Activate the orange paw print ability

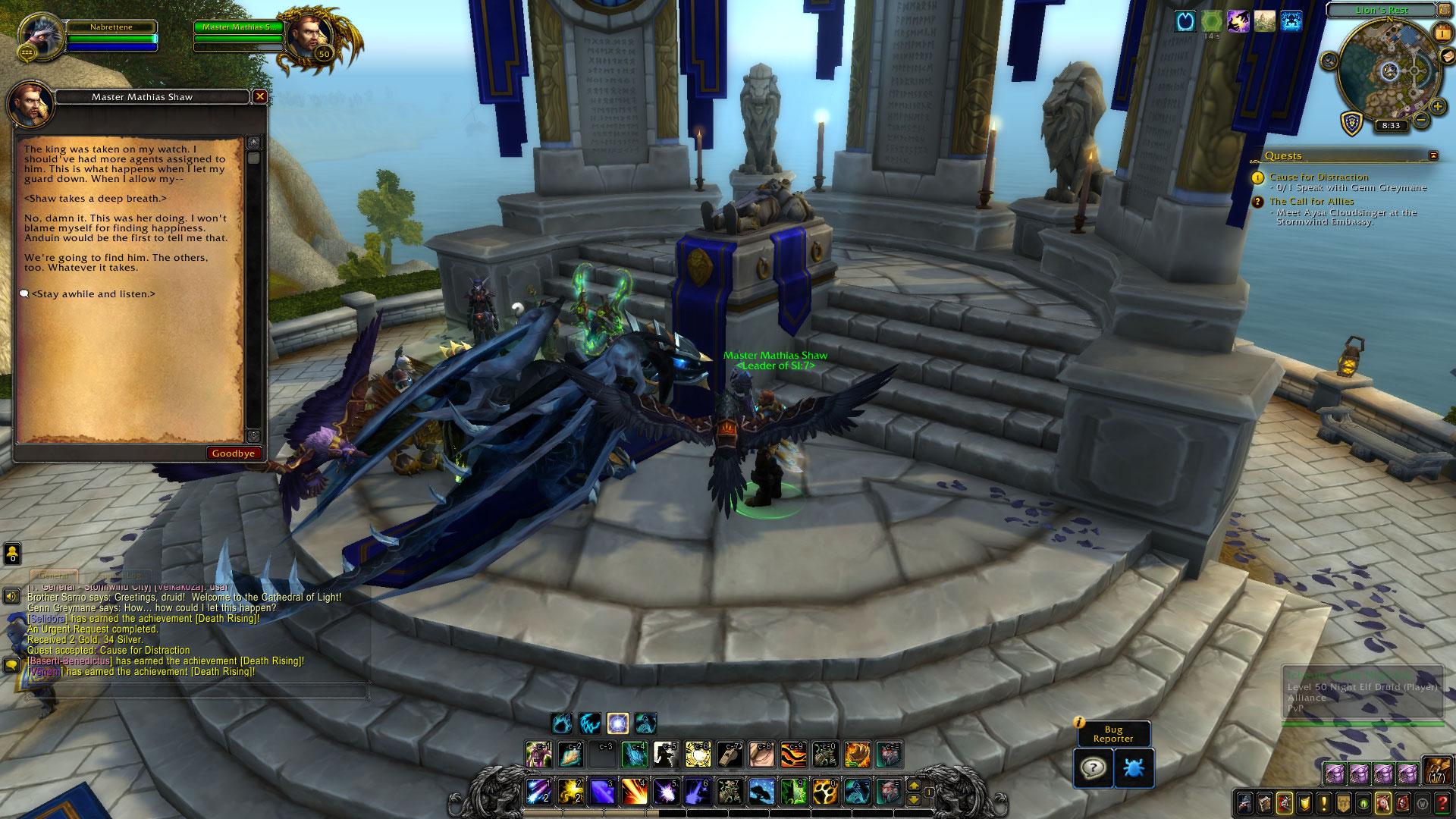pyautogui.click(x=824, y=792)
